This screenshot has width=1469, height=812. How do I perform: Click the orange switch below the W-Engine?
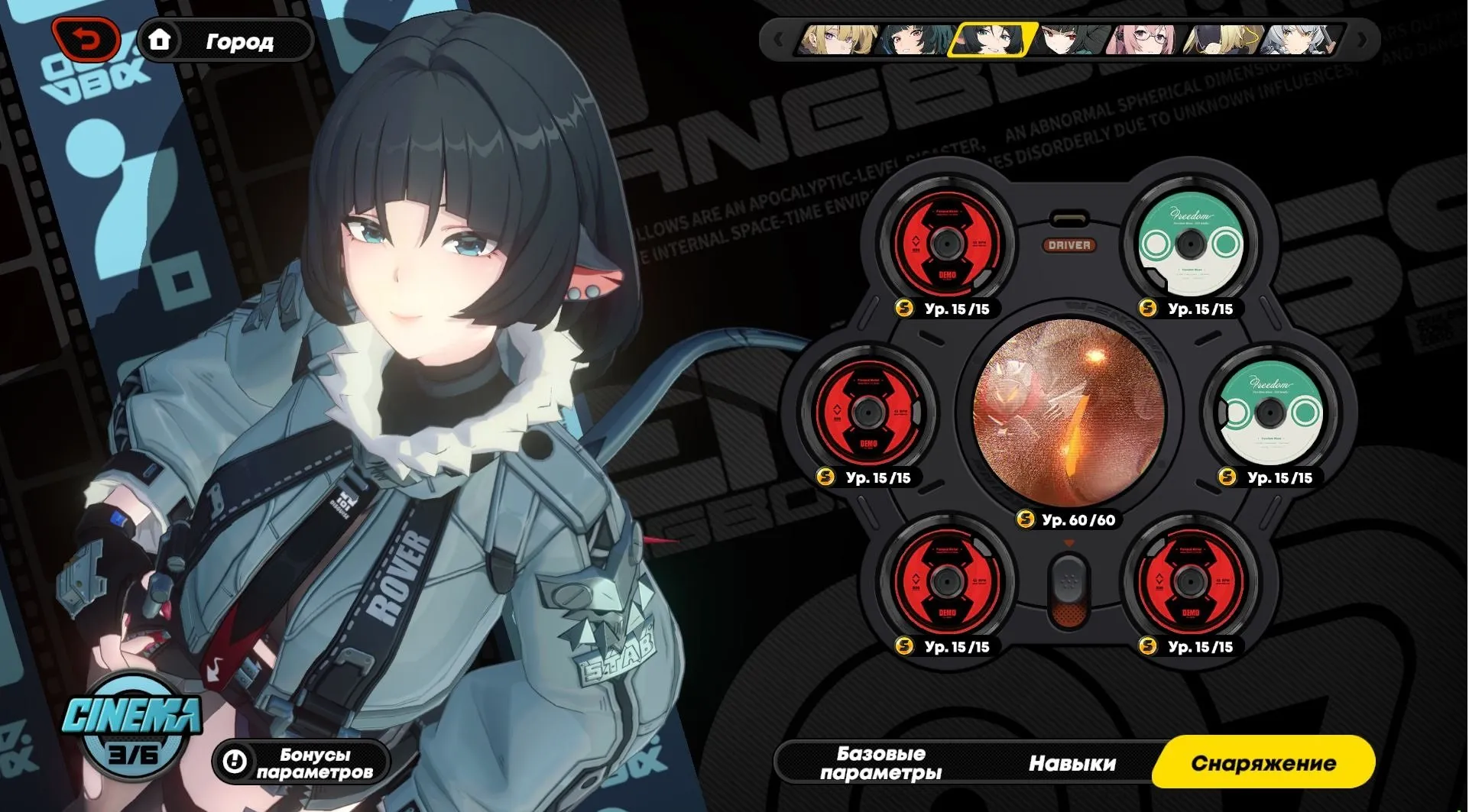1070,592
